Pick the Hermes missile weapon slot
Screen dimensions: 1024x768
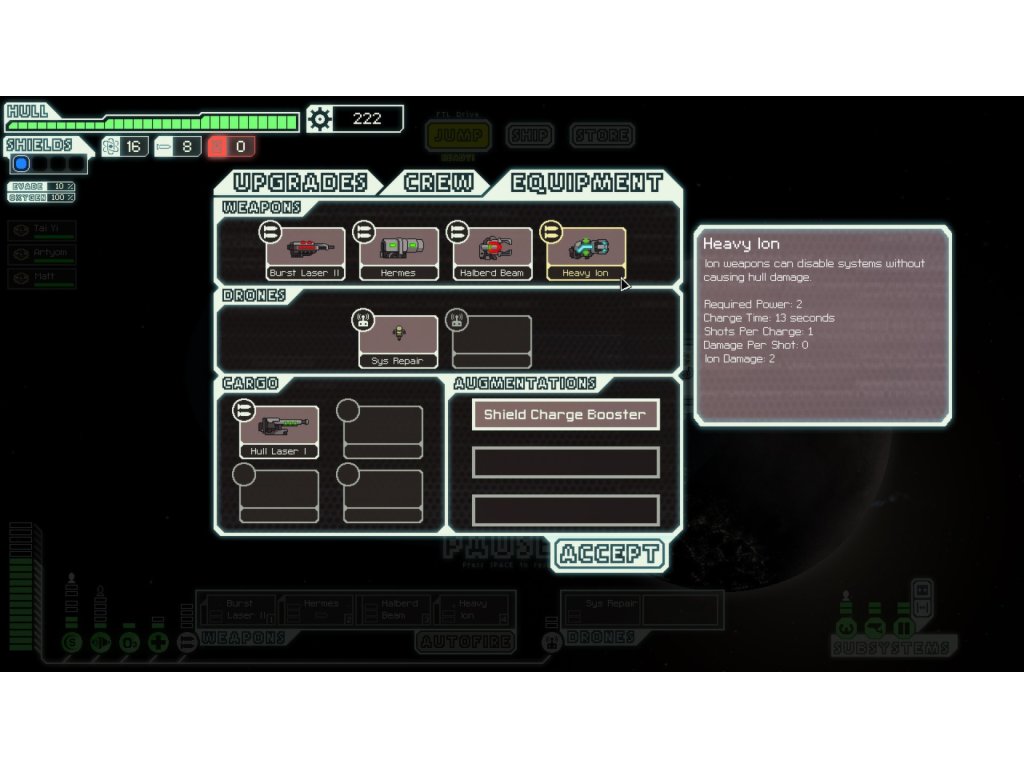coord(398,253)
